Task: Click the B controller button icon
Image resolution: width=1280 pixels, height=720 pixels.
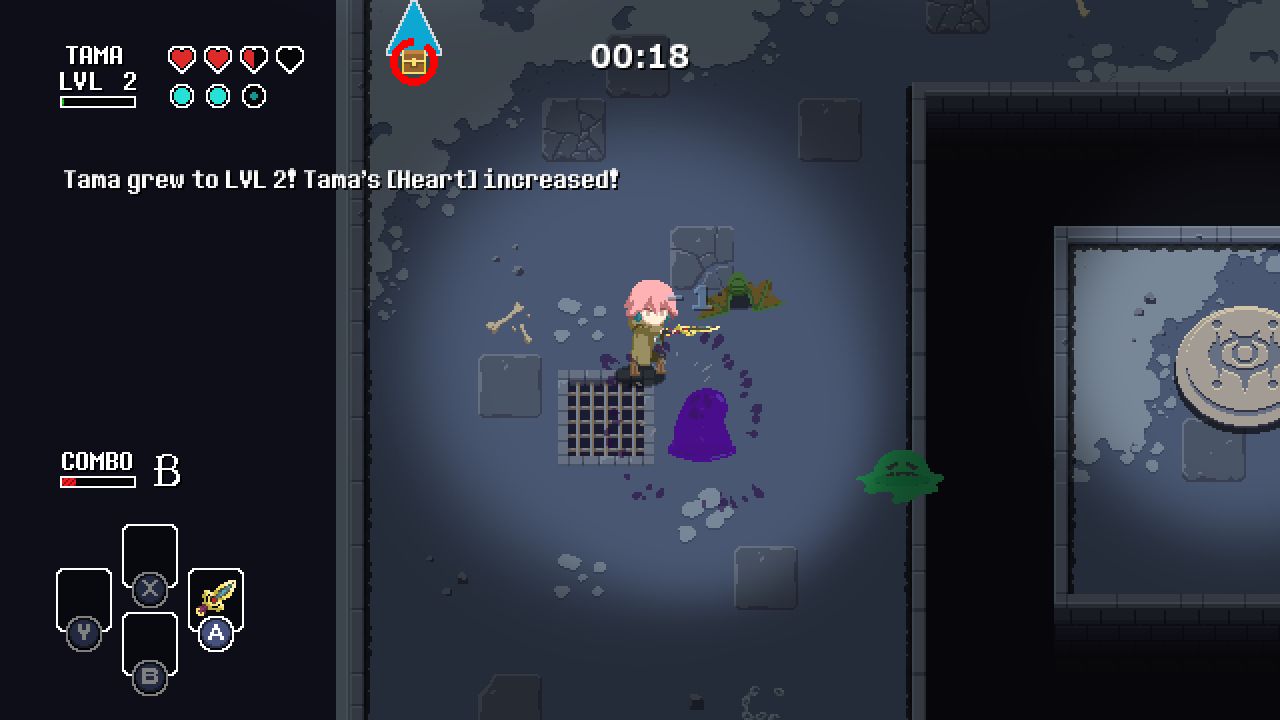Action: tap(150, 677)
